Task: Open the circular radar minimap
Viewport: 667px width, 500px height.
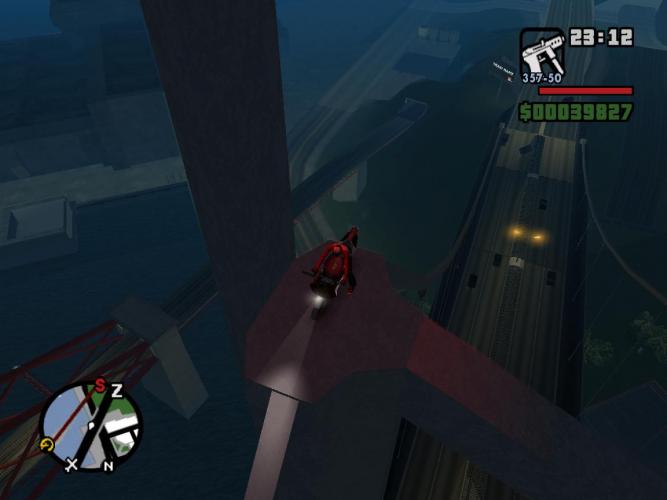Action: coord(91,428)
